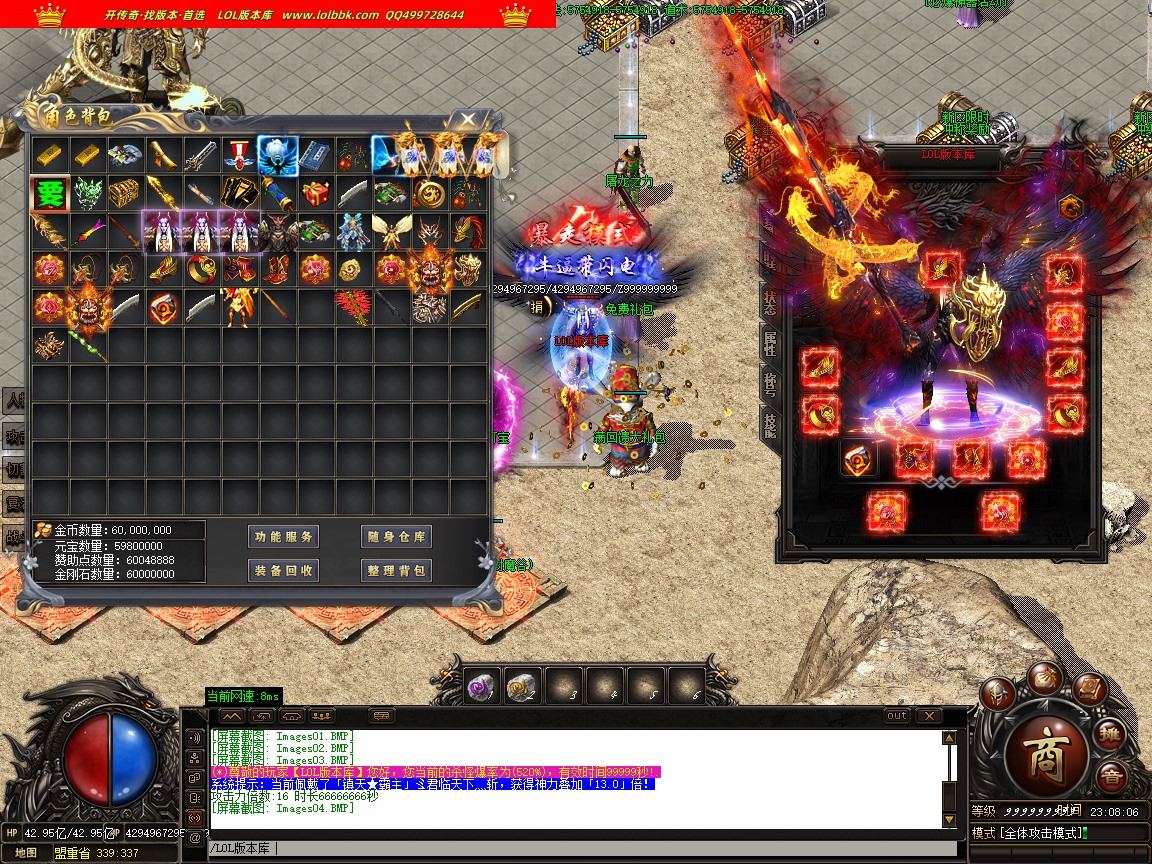1152x864 pixels.
Task: Select the blue book item
Action: [314, 155]
